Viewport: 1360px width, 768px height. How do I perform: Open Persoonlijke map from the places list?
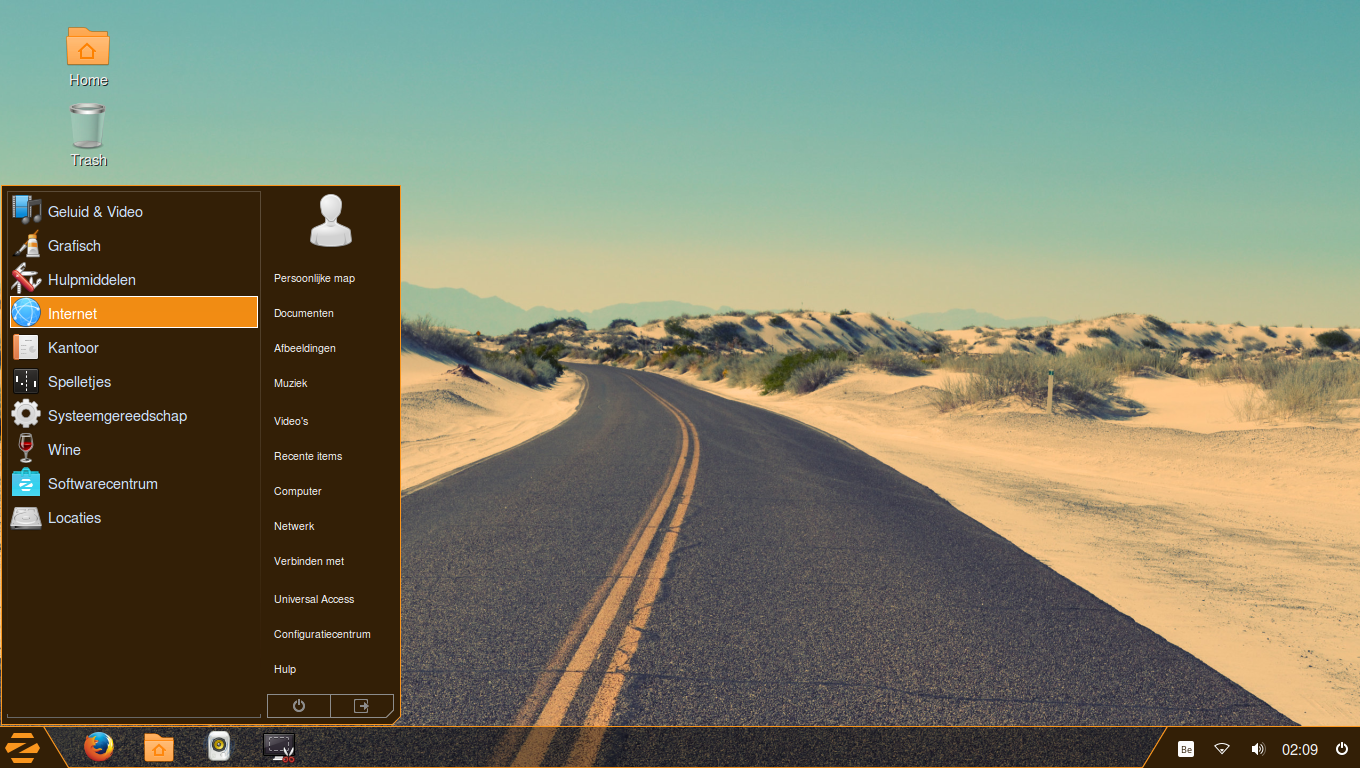click(x=314, y=278)
